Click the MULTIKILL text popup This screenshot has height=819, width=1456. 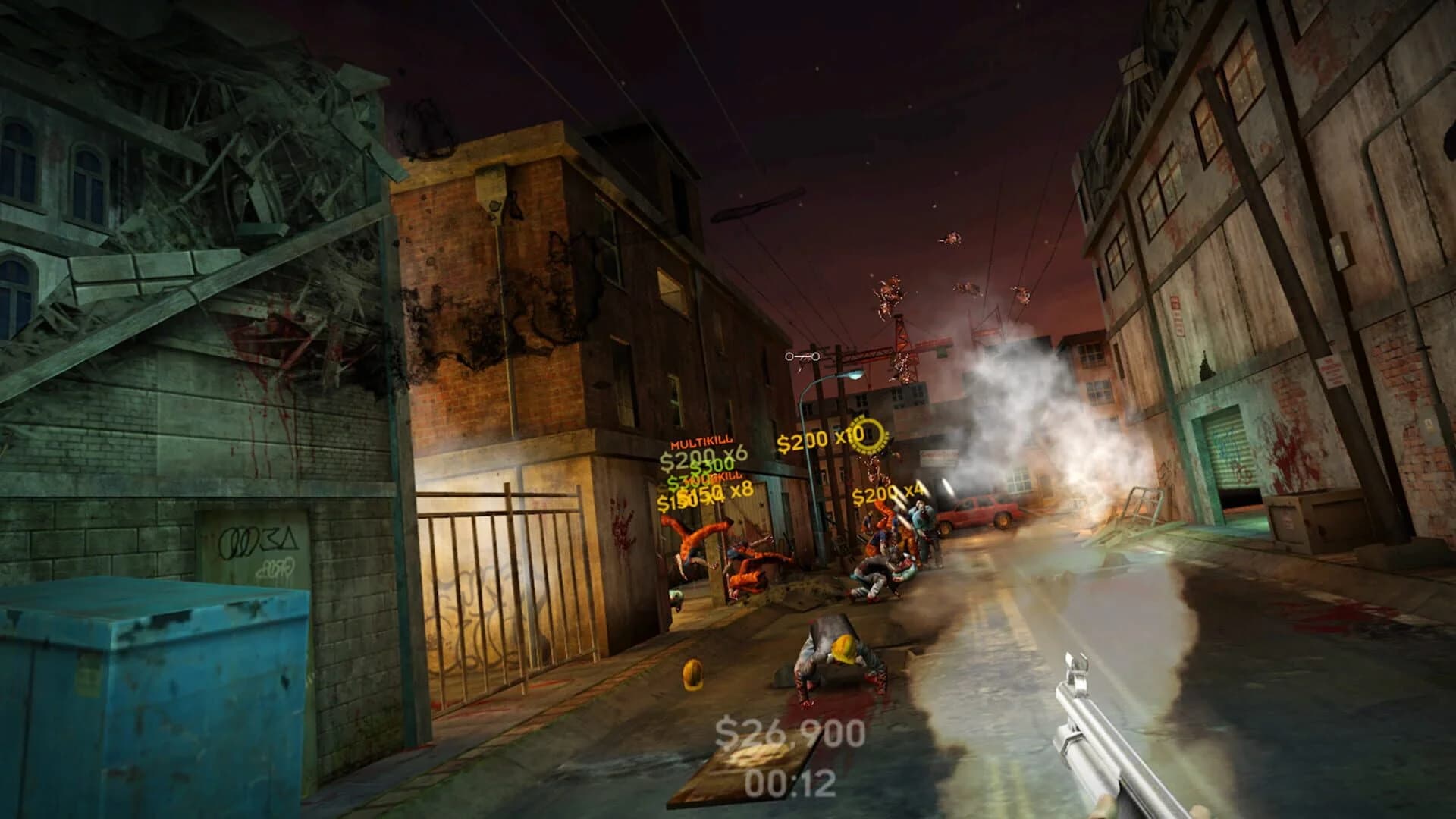[701, 441]
